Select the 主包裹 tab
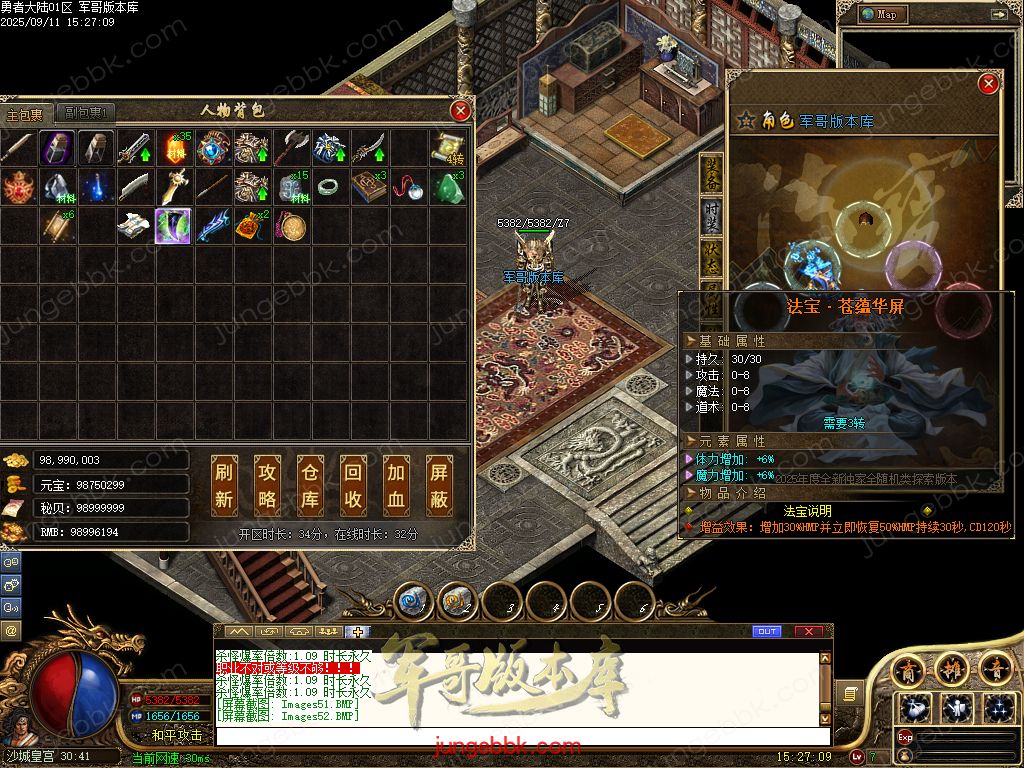1024x768 pixels. 26,113
